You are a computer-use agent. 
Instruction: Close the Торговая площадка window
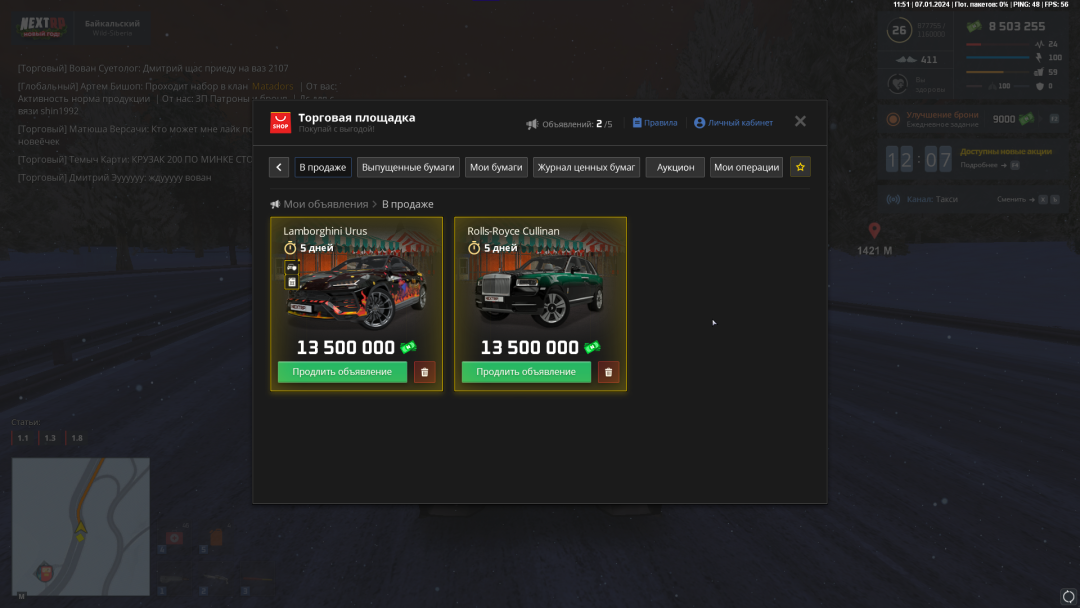pos(800,121)
